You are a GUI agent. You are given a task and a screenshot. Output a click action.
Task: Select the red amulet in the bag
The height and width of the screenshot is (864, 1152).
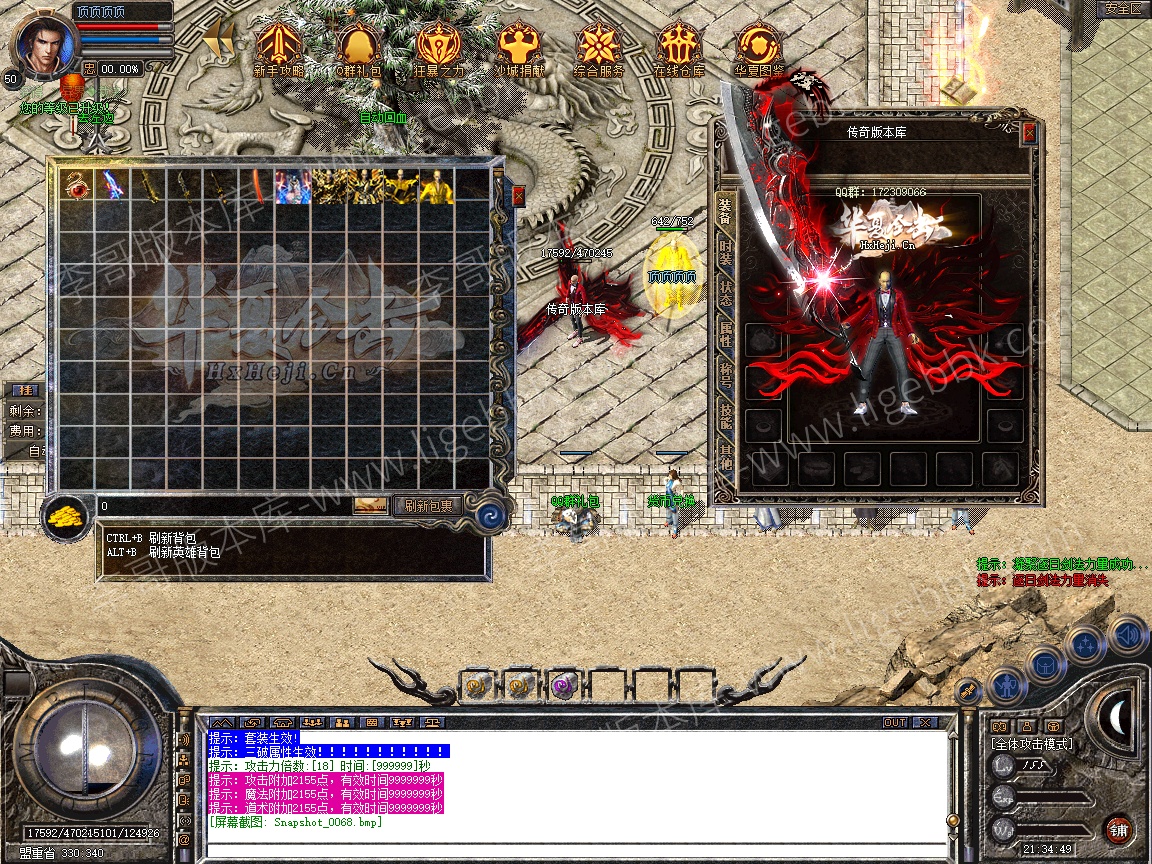pyautogui.click(x=76, y=186)
